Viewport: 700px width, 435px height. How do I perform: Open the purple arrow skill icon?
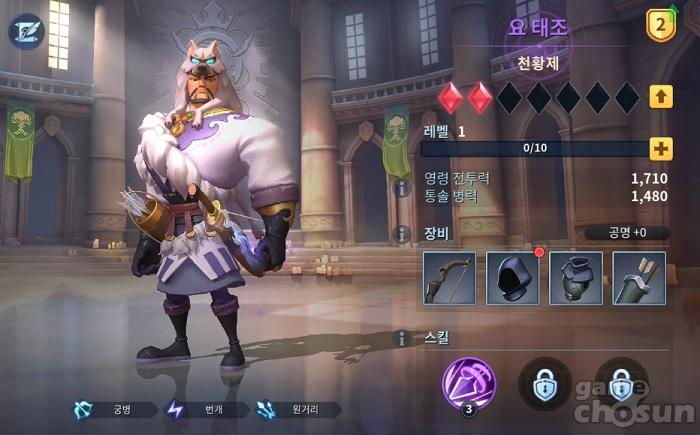click(467, 383)
